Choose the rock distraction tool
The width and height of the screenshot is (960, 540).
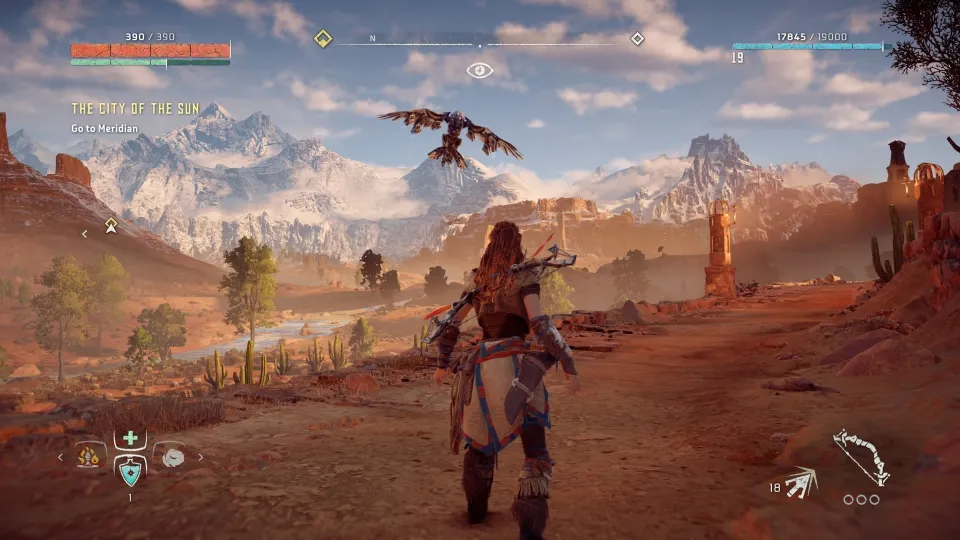coord(171,456)
